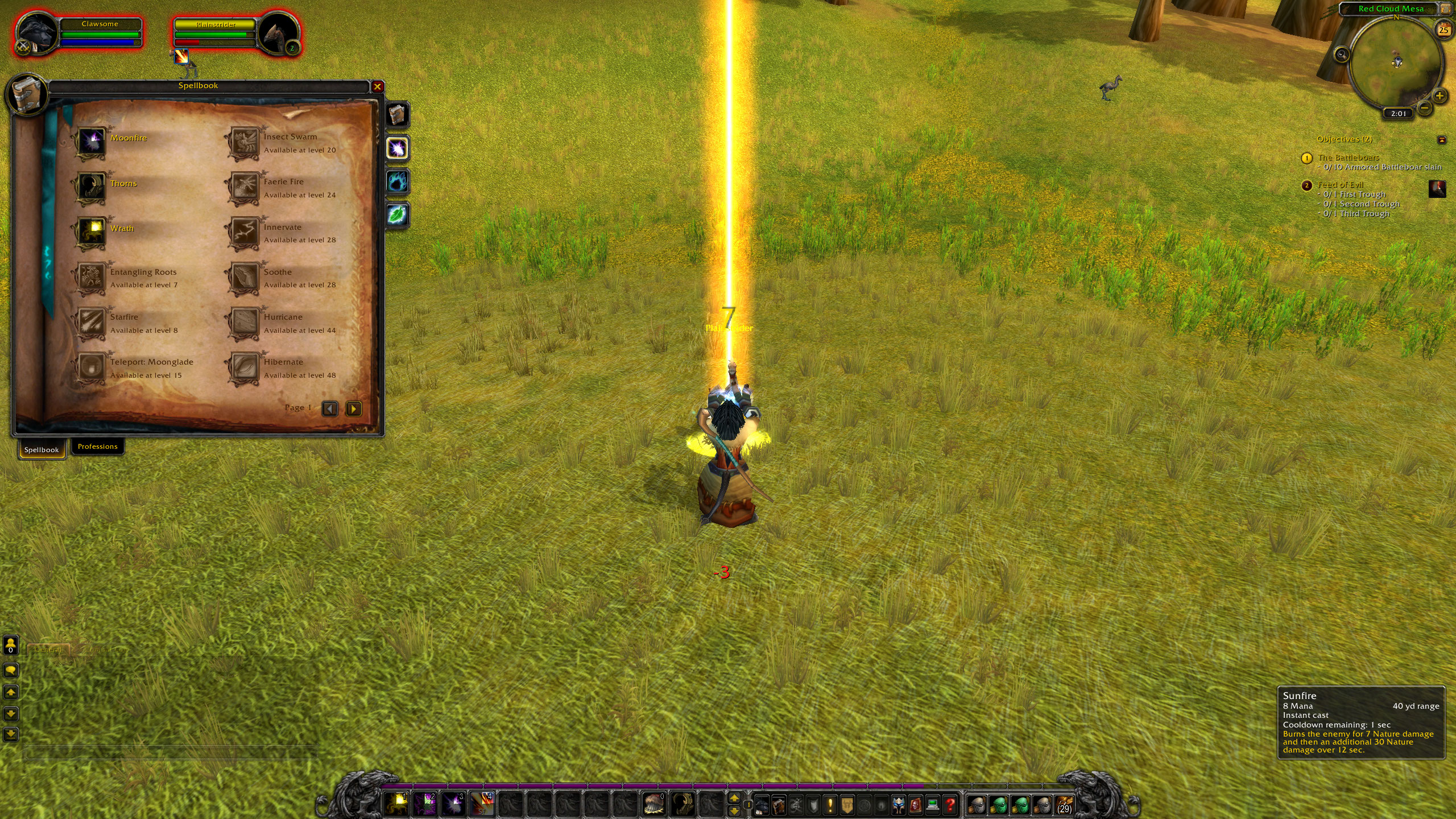The width and height of the screenshot is (1456, 819).
Task: Expand the Feed of Evil quest entry
Action: pos(1342,185)
